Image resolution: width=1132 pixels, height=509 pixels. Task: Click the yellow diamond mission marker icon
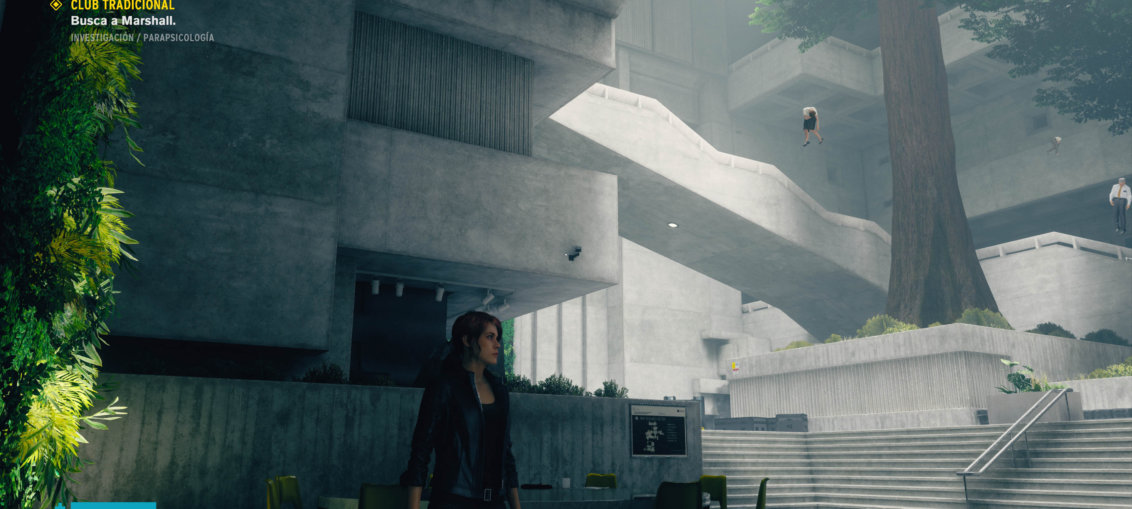[x=56, y=6]
